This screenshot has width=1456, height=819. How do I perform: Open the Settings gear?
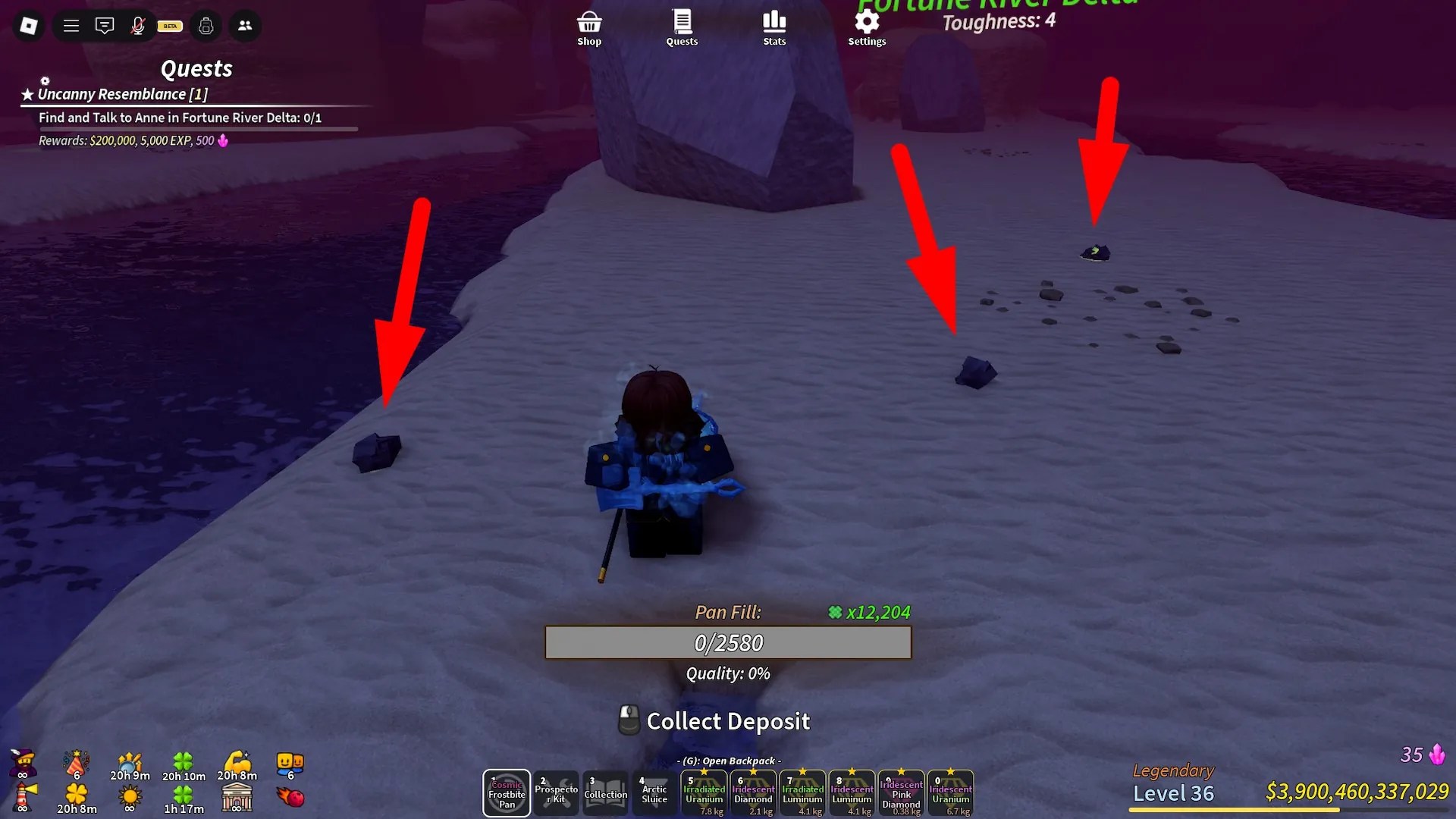coord(866,25)
